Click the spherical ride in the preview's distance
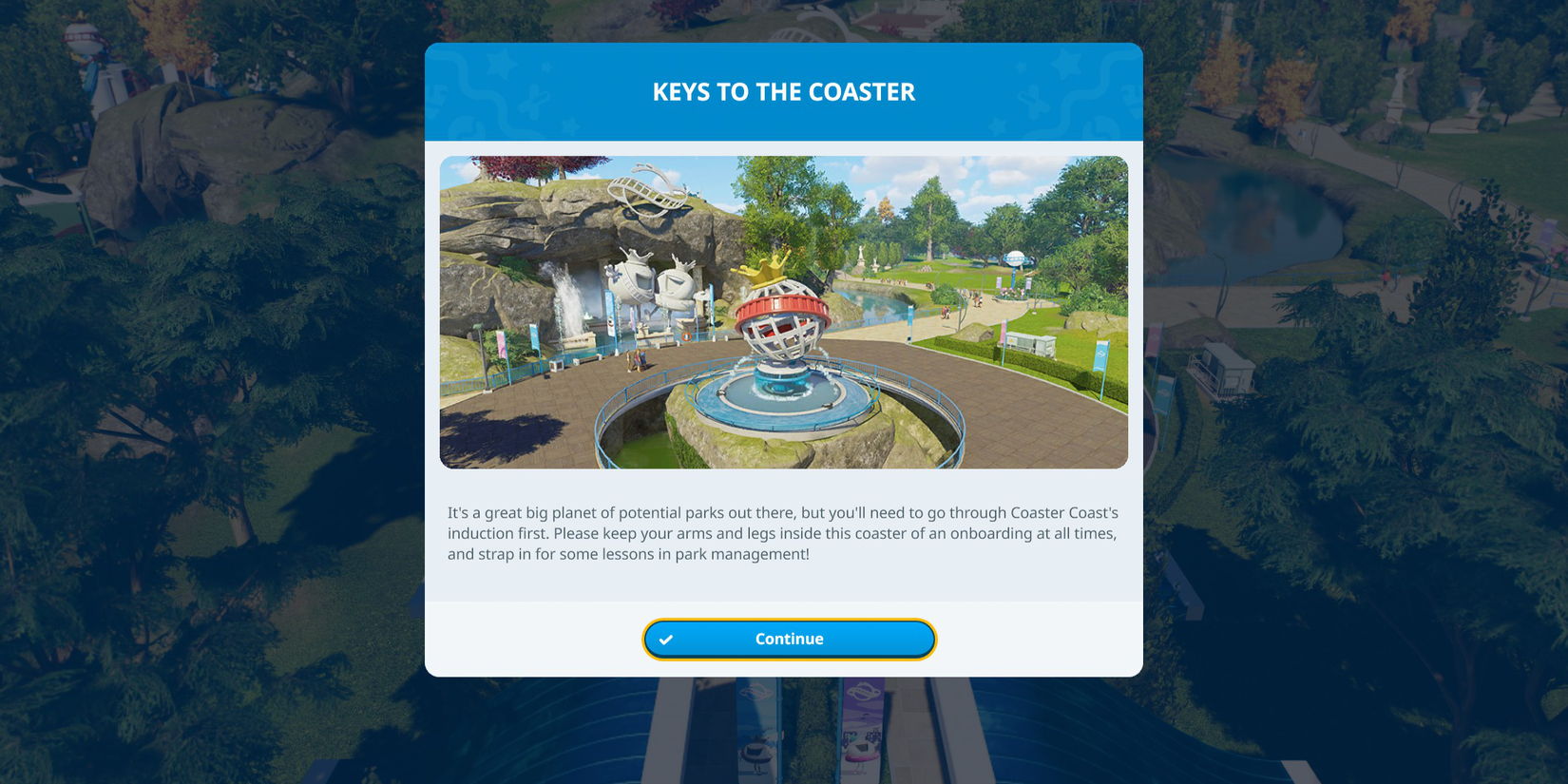 click(1015, 258)
